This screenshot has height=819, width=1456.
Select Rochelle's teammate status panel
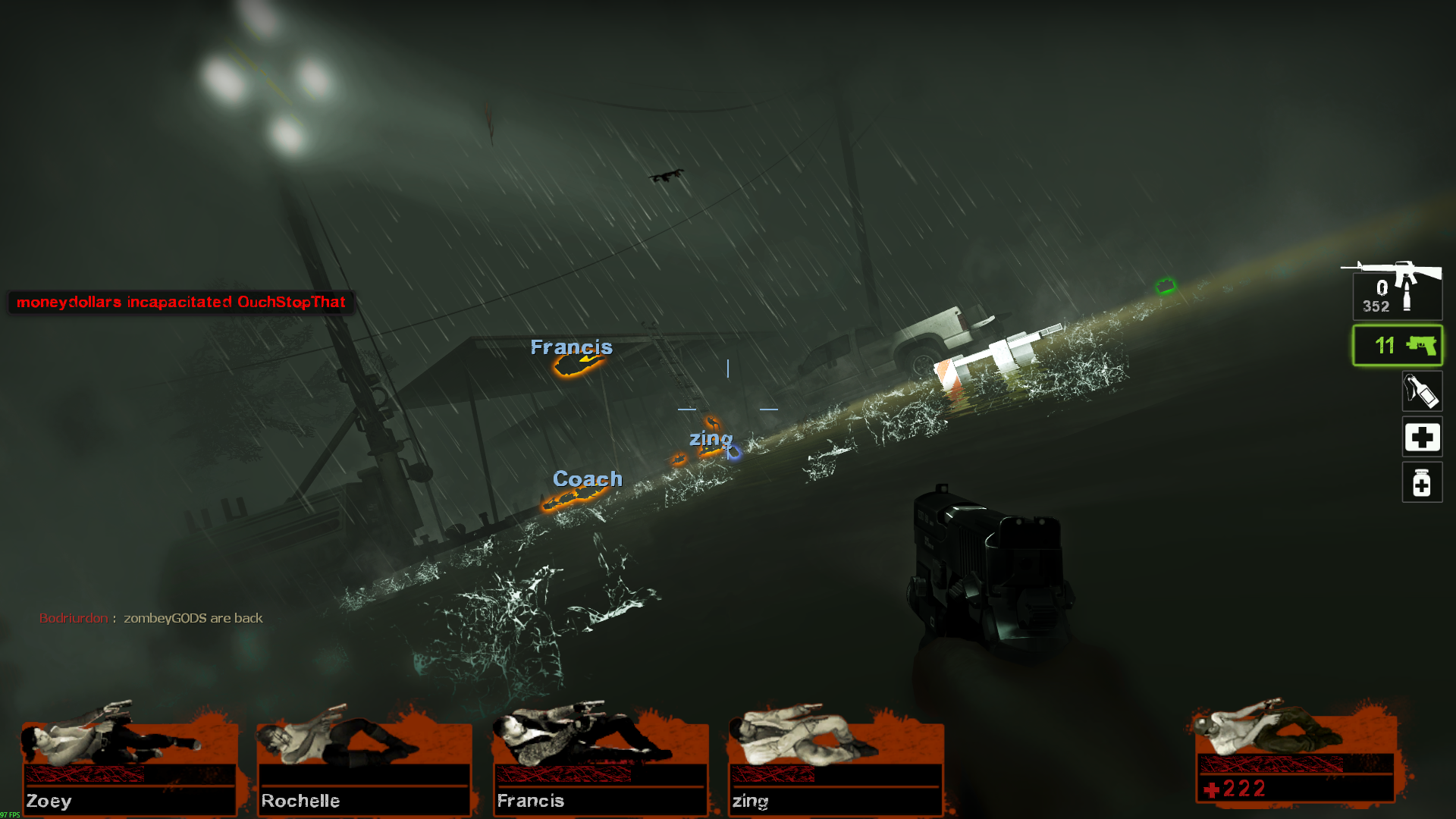pyautogui.click(x=365, y=766)
